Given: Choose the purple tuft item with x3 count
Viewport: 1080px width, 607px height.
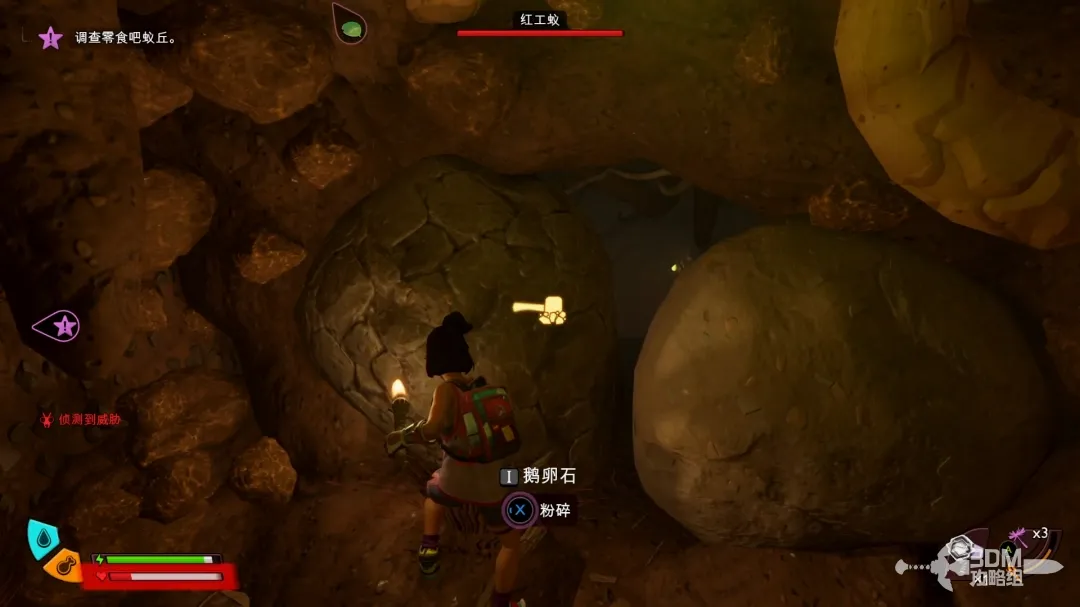Looking at the screenshot, I should point(1018,535).
